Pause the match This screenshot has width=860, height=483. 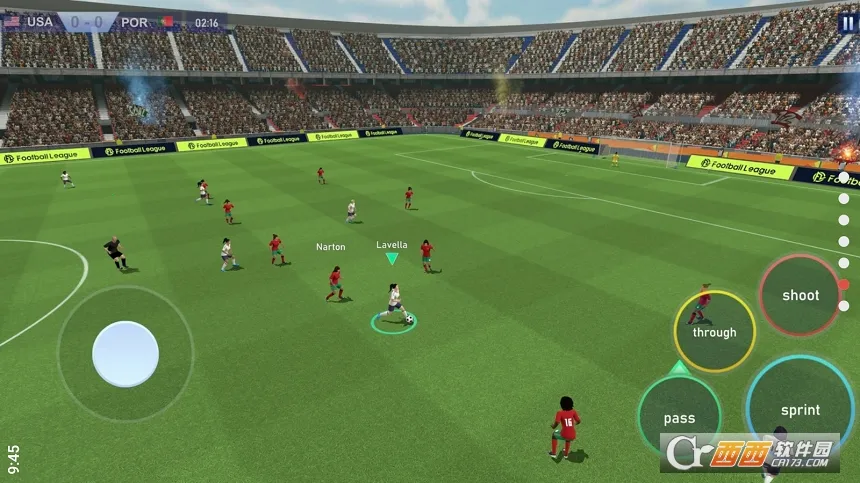click(x=848, y=22)
